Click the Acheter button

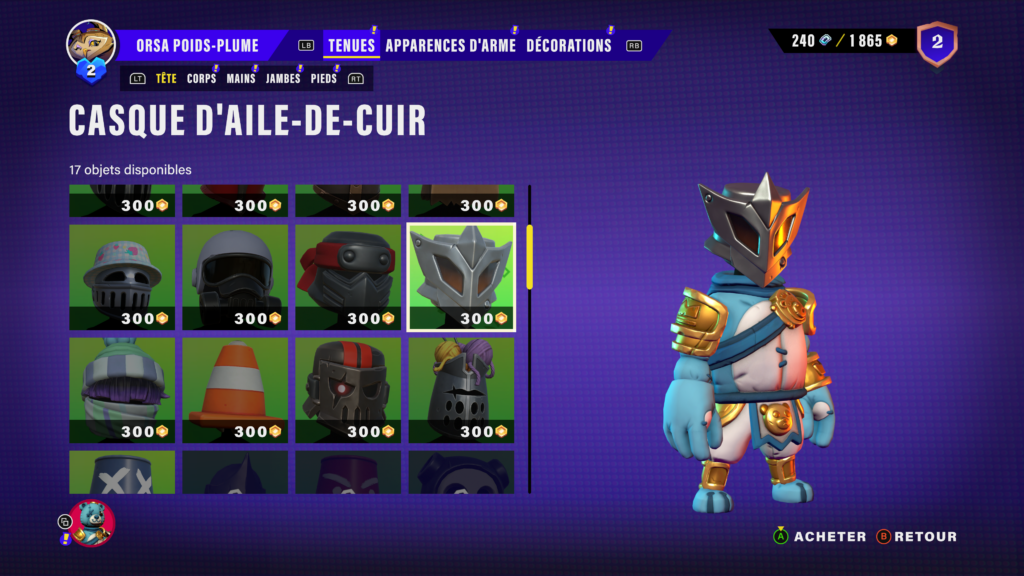click(820, 537)
